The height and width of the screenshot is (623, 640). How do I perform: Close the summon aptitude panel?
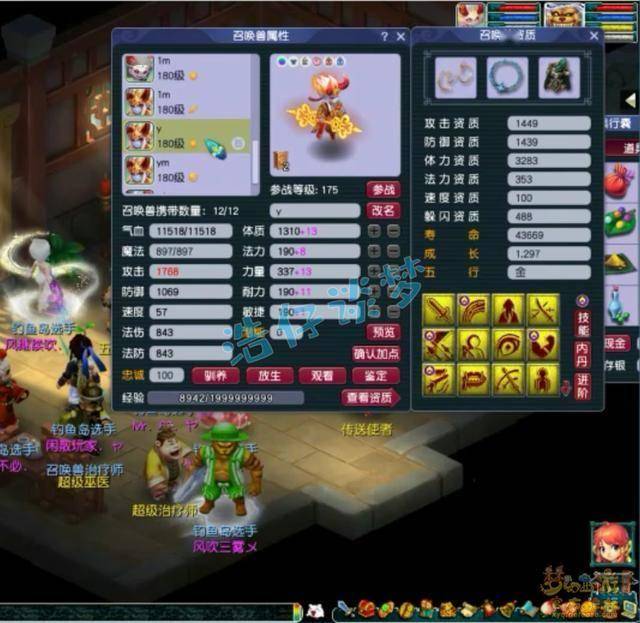coord(594,36)
